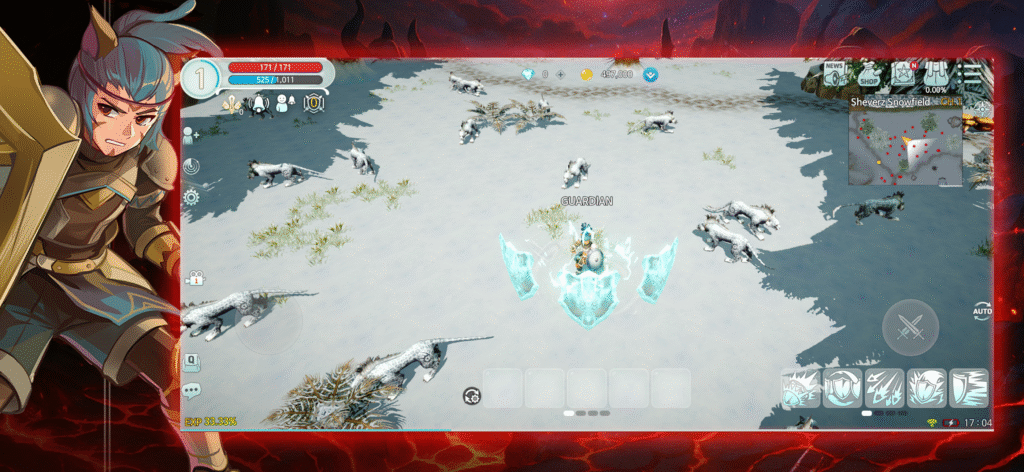Tap the compass icon beside the minimap

pos(982,108)
